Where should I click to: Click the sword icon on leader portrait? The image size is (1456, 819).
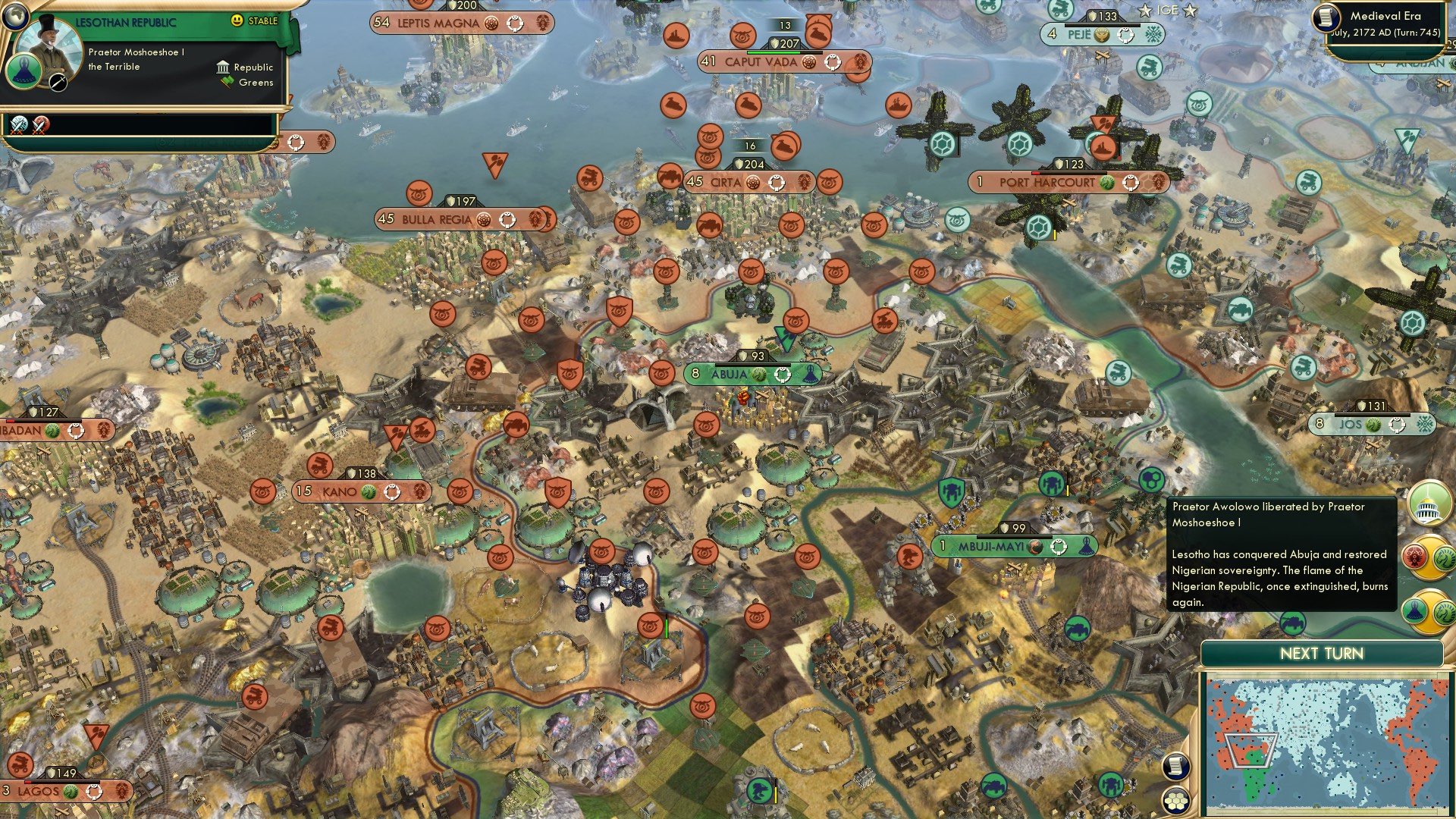coord(58,83)
